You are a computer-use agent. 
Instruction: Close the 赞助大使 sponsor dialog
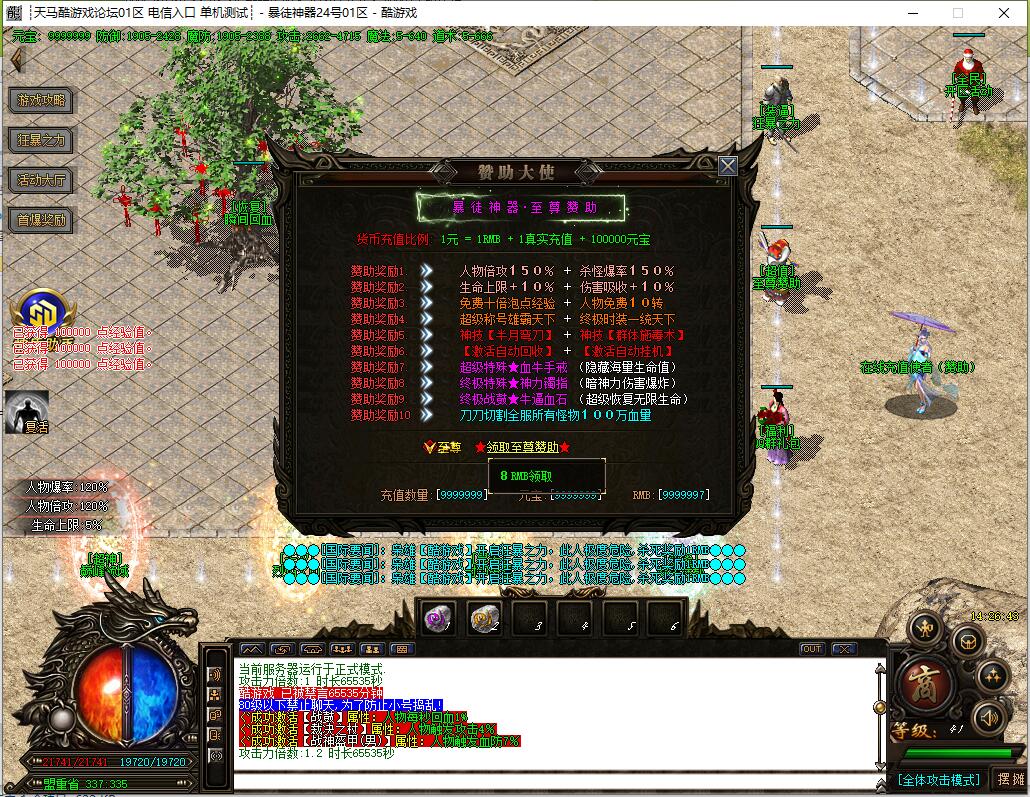click(x=728, y=166)
